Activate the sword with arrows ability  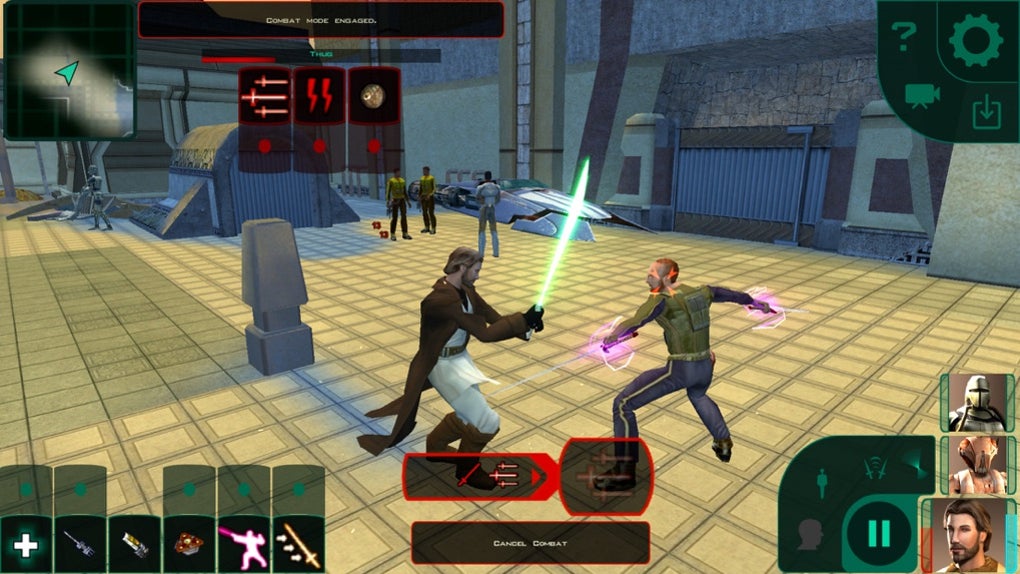coord(298,545)
